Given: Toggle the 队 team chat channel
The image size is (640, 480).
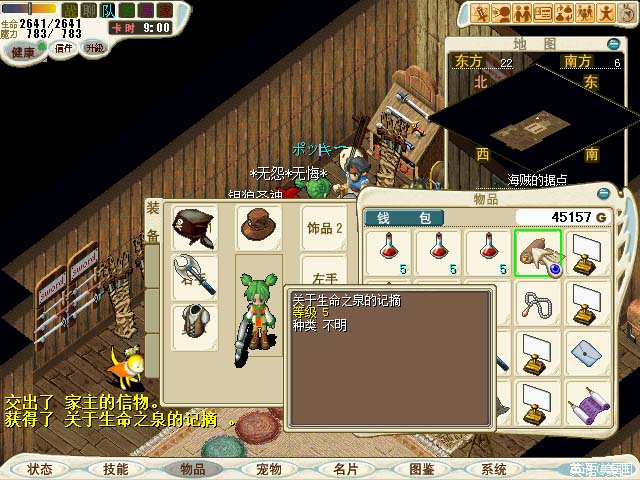Looking at the screenshot, I should click(108, 10).
